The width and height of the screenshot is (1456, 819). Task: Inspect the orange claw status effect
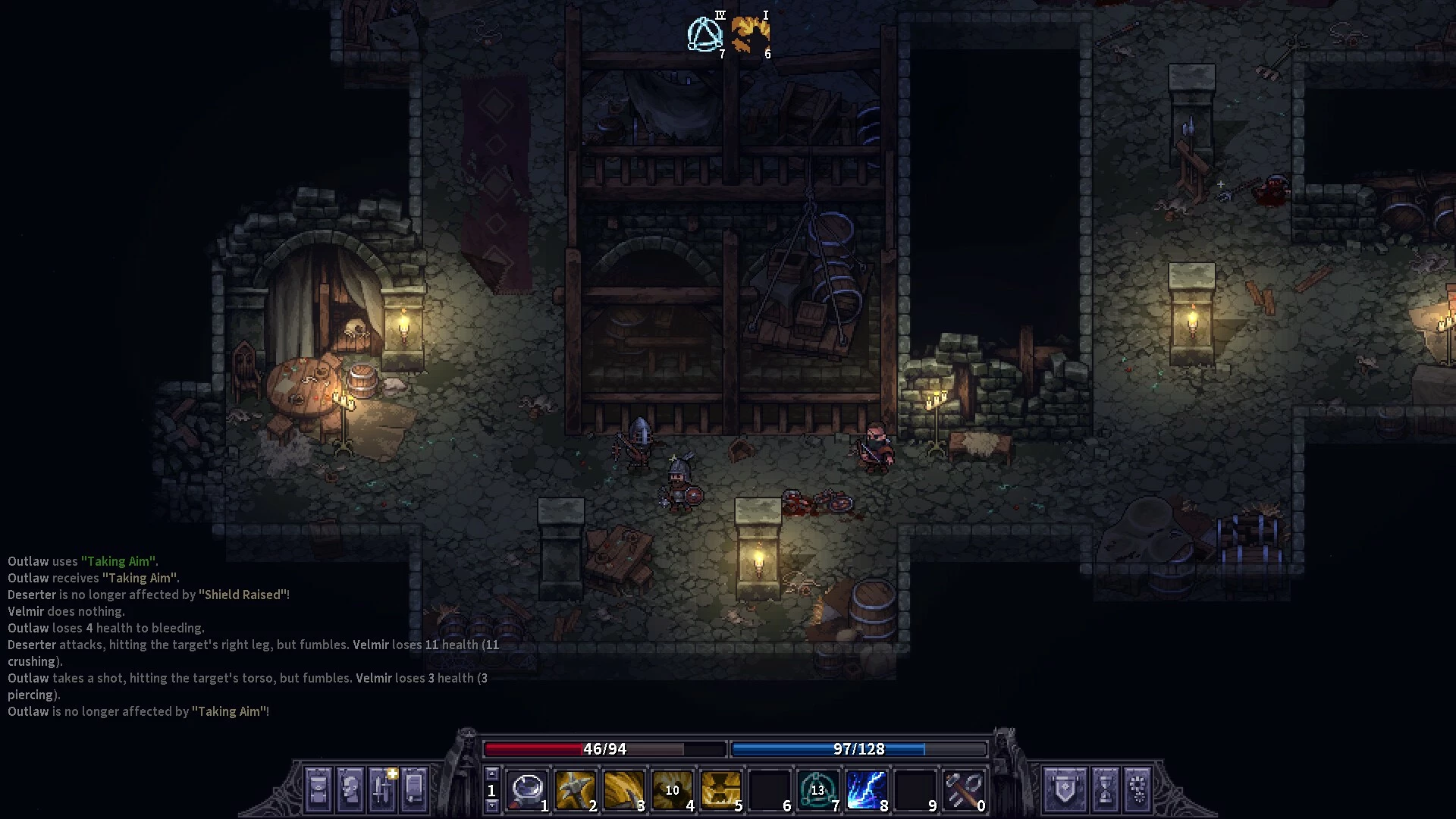[x=750, y=34]
